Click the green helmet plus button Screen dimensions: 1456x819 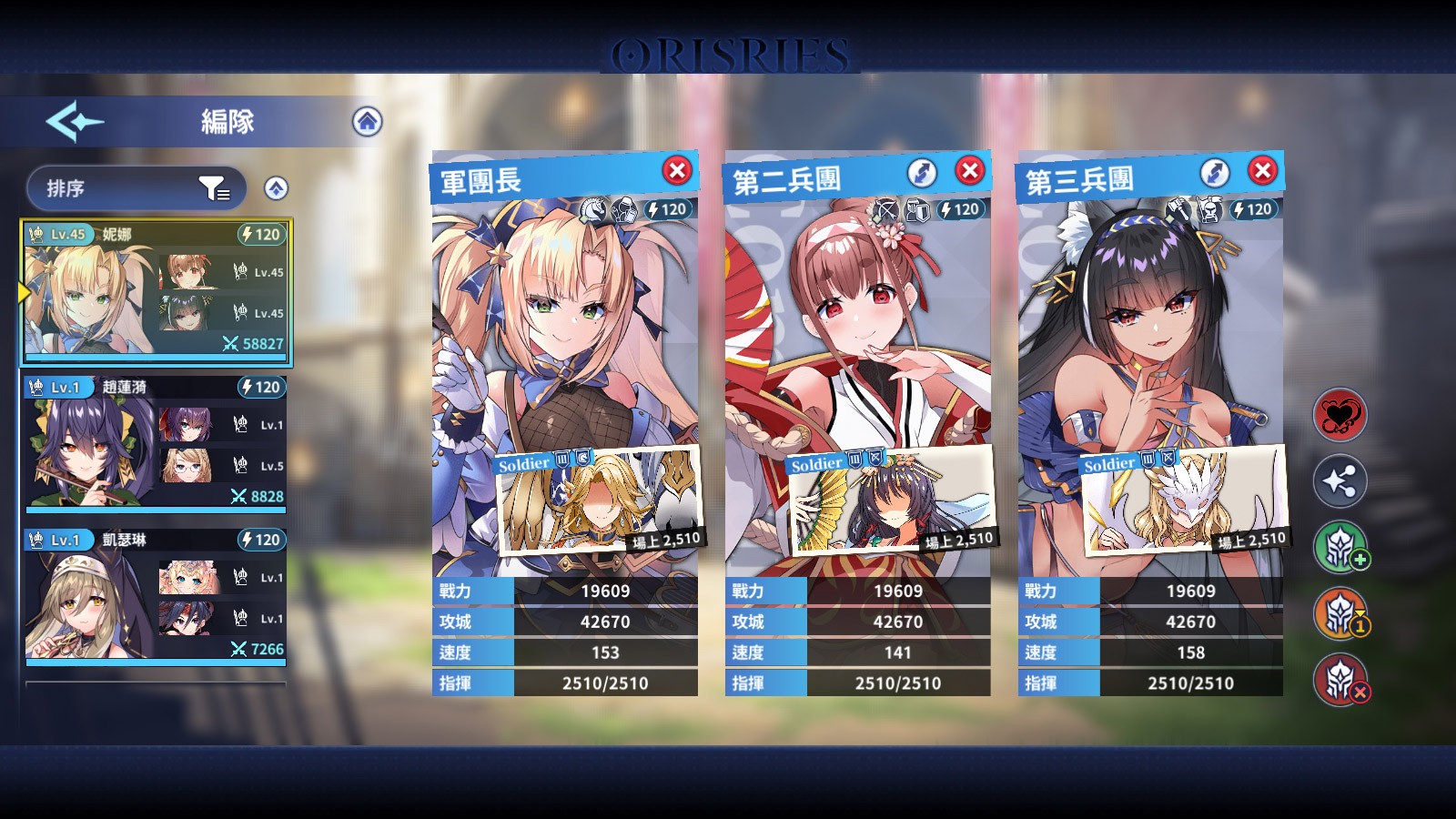point(1340,548)
